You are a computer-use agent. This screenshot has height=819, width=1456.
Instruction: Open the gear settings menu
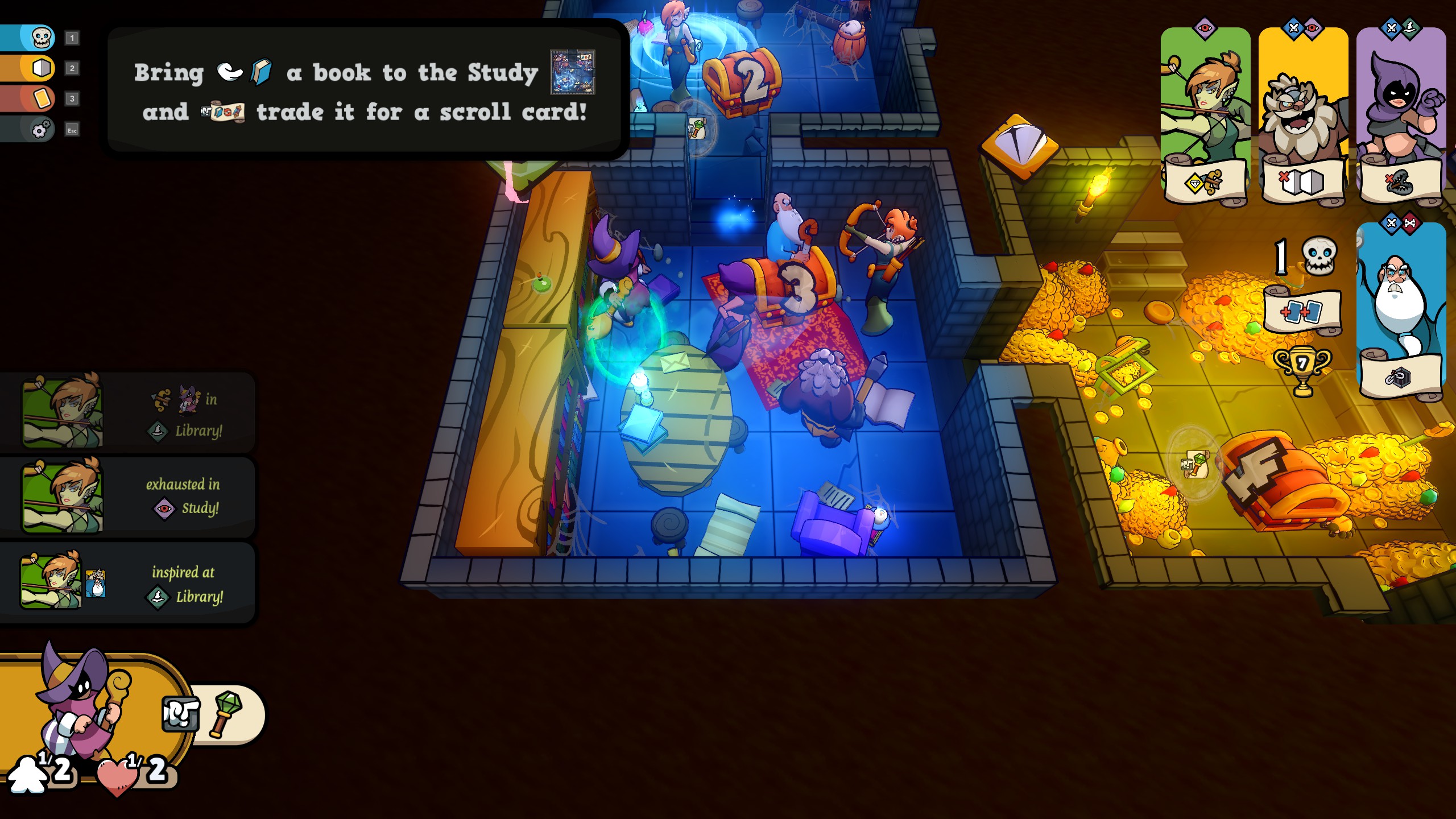tap(40, 130)
